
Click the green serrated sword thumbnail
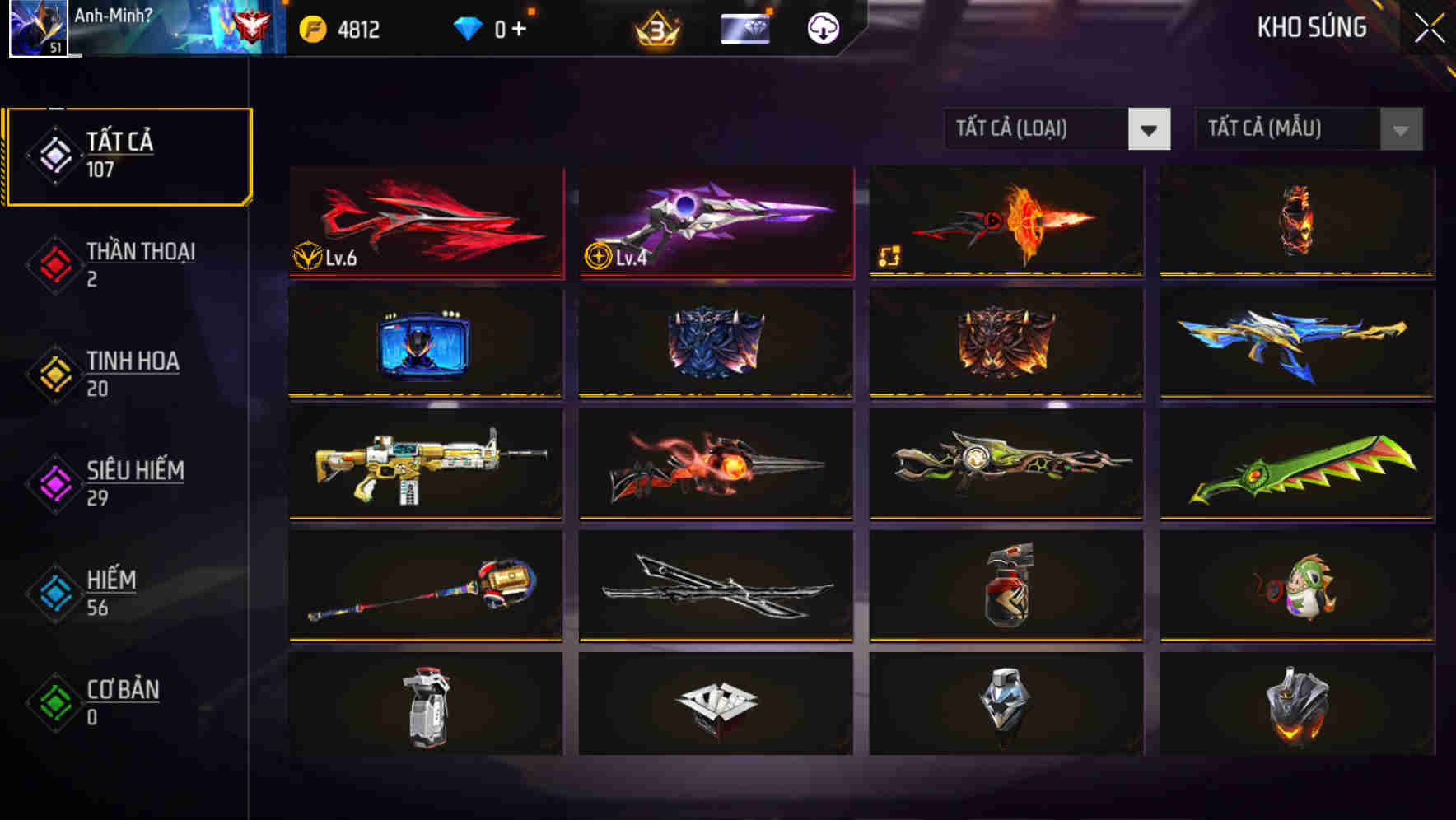coord(1295,466)
